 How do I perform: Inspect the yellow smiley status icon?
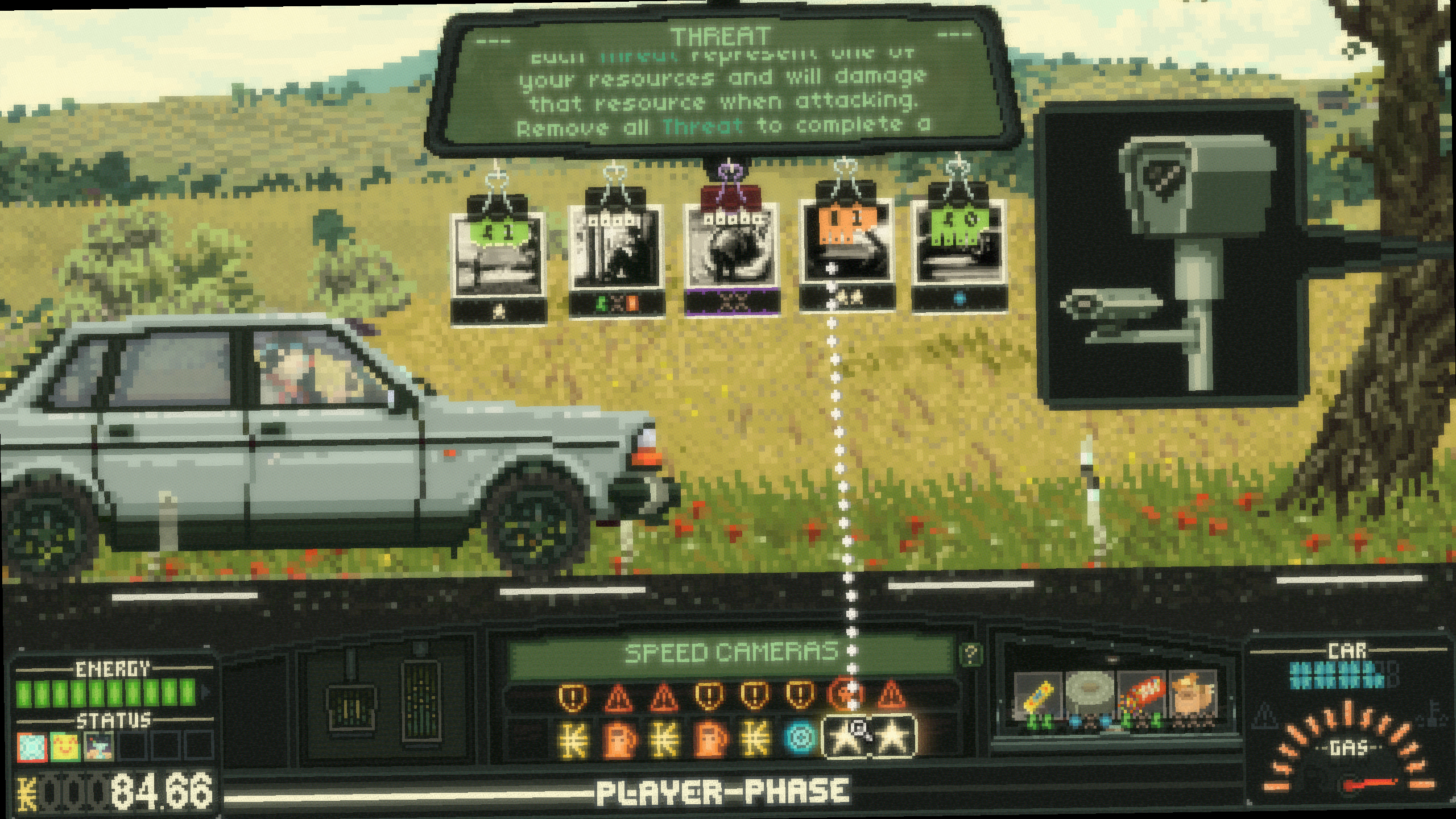[x=64, y=746]
